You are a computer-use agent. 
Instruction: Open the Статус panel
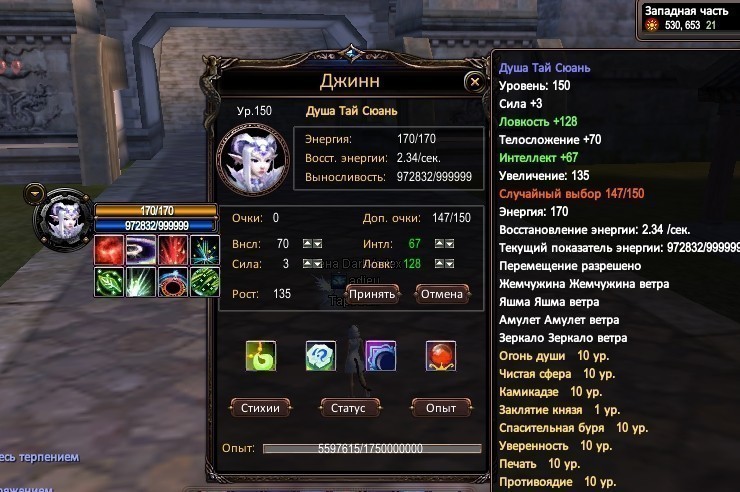click(x=350, y=408)
